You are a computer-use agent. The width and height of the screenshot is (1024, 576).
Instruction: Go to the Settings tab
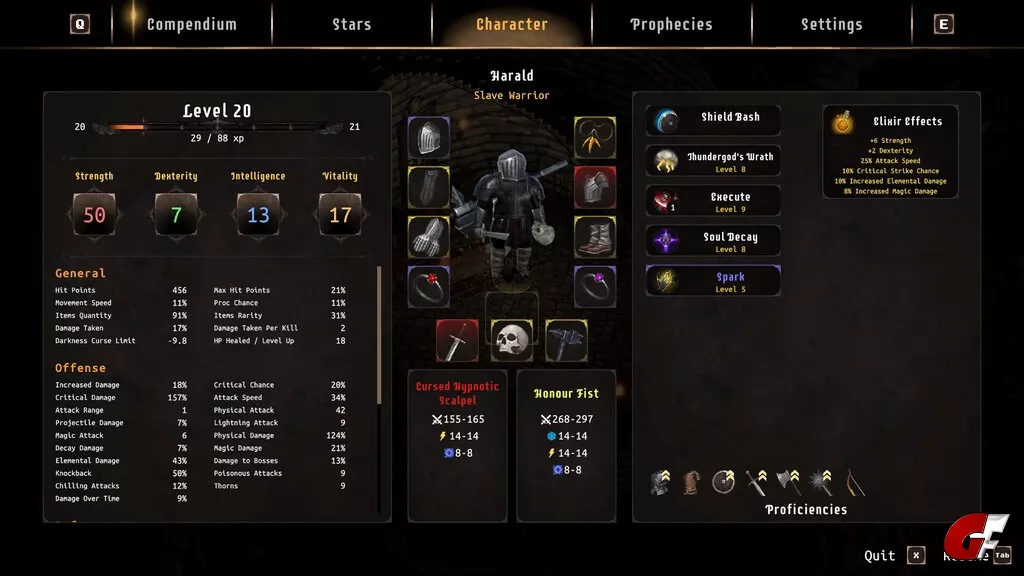pos(831,24)
